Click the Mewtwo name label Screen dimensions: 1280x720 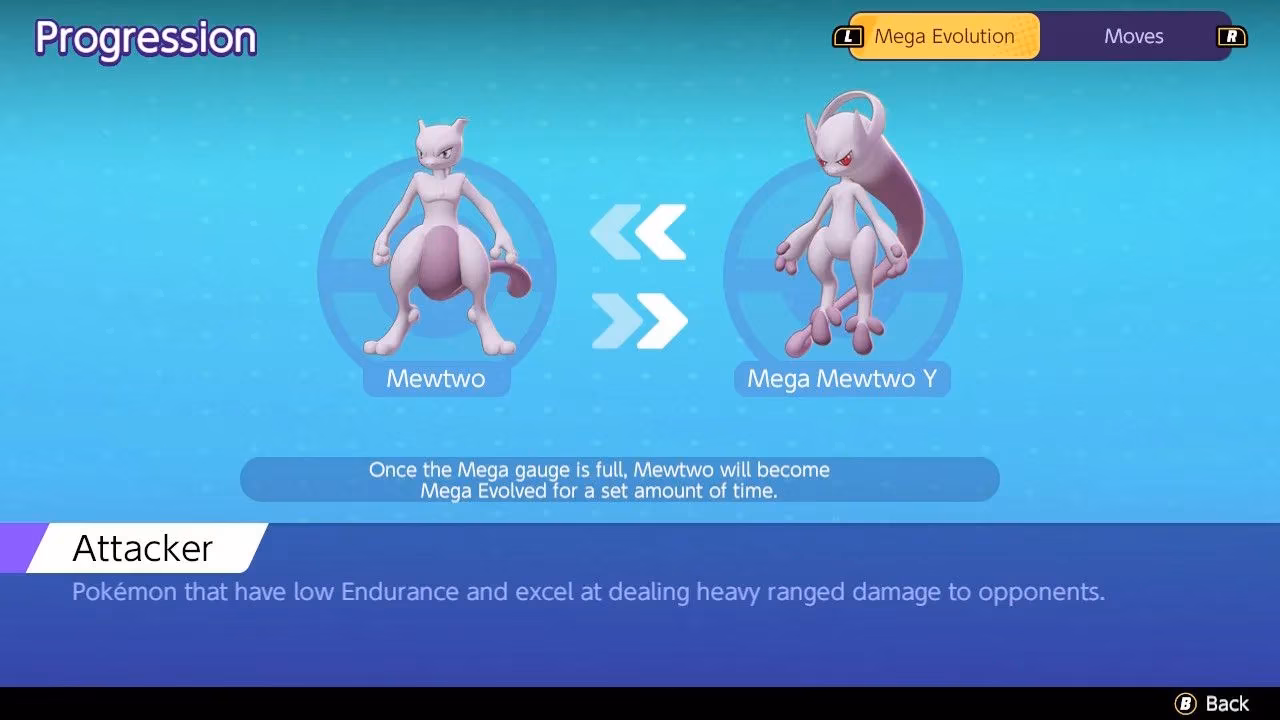click(437, 379)
